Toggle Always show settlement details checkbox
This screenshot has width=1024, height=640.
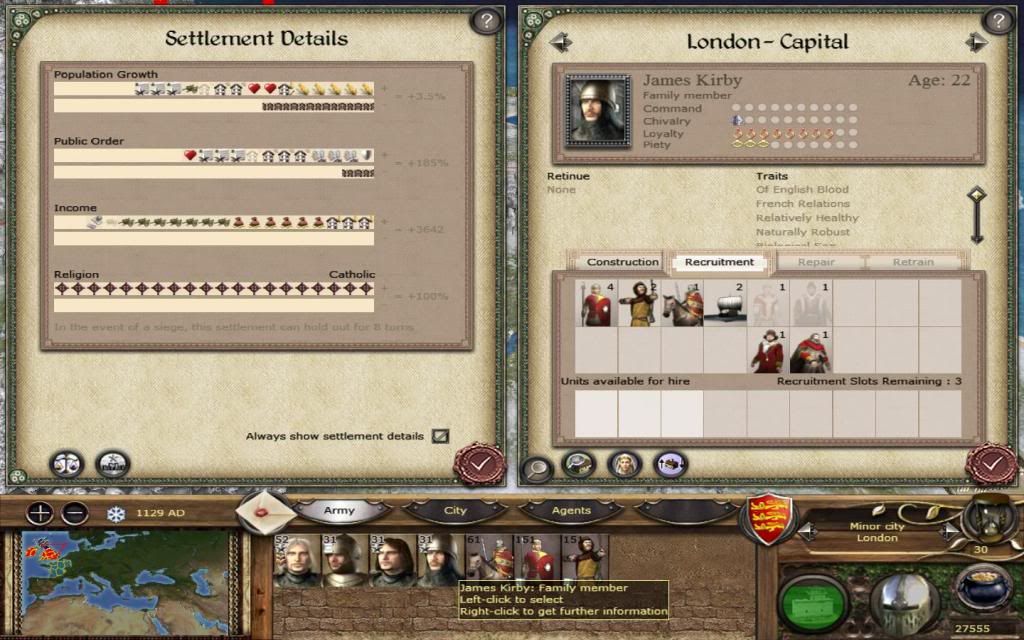coord(440,436)
